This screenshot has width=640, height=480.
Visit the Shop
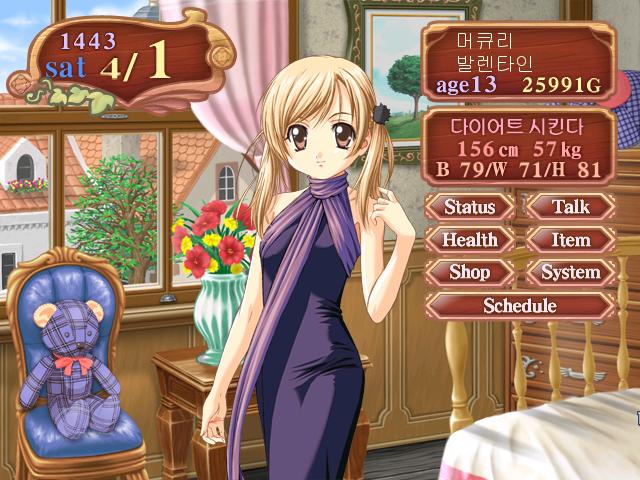point(470,272)
